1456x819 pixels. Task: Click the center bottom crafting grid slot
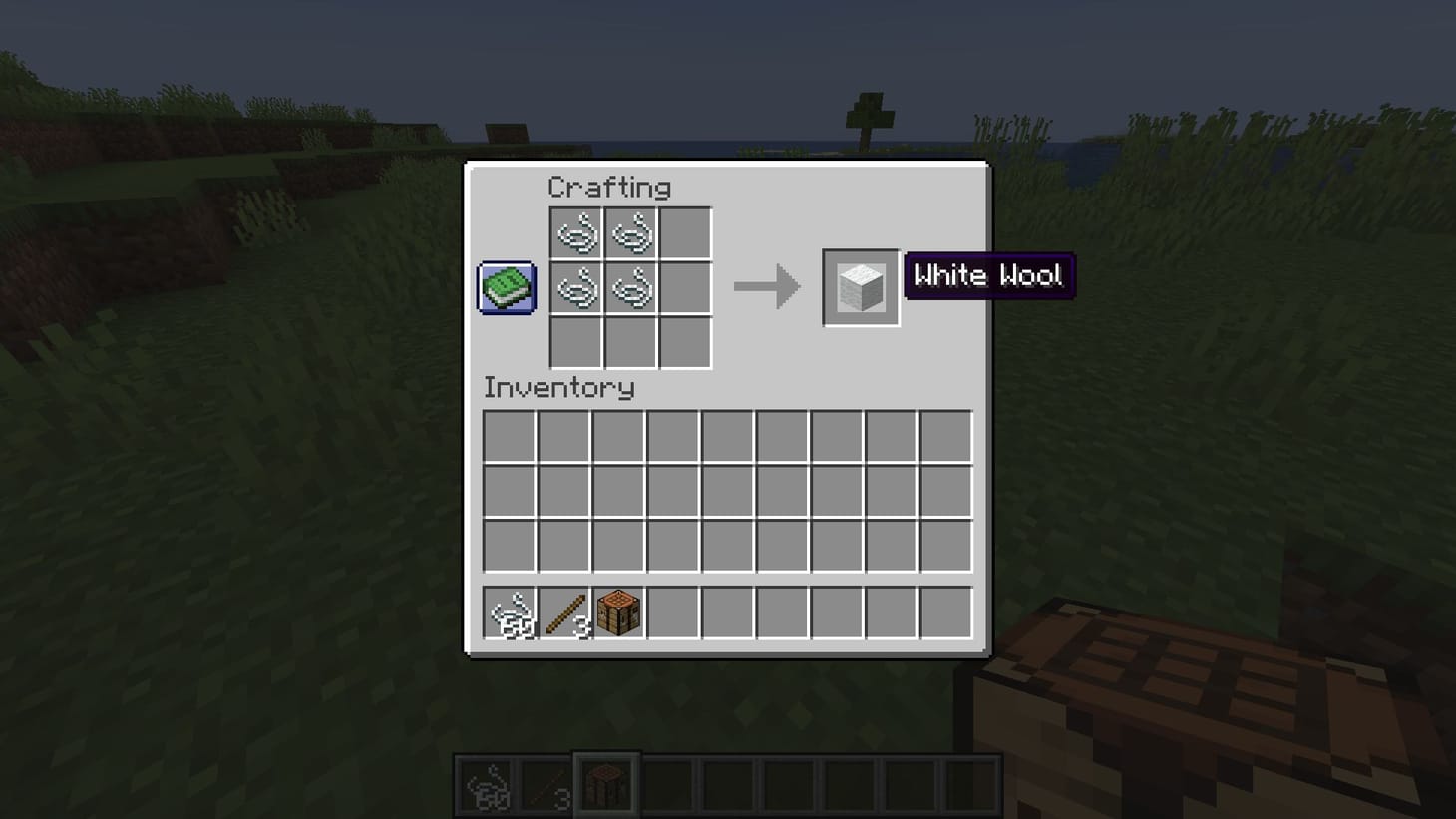tap(629, 342)
